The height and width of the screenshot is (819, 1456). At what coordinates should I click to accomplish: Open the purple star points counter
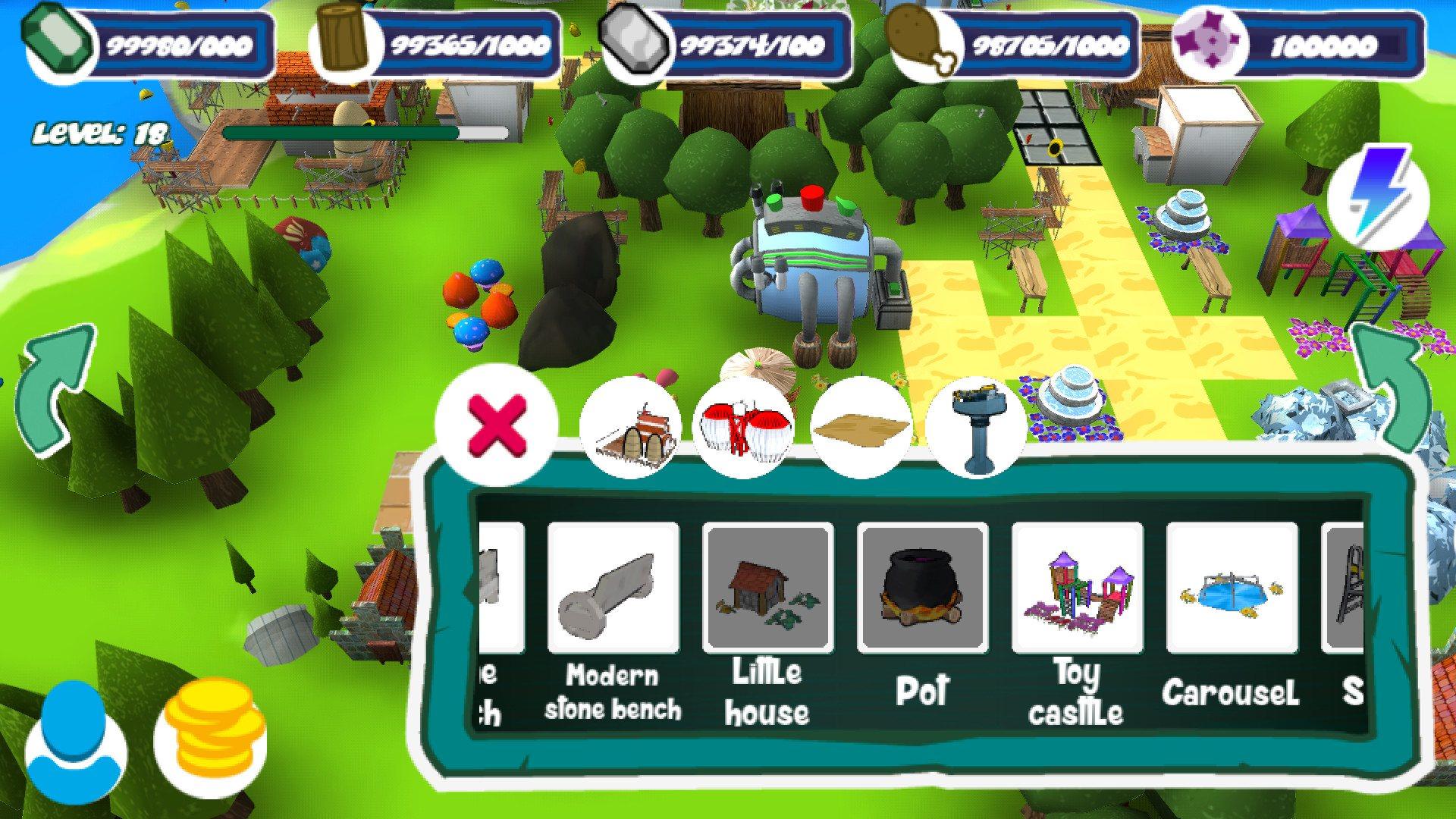click(x=1210, y=42)
